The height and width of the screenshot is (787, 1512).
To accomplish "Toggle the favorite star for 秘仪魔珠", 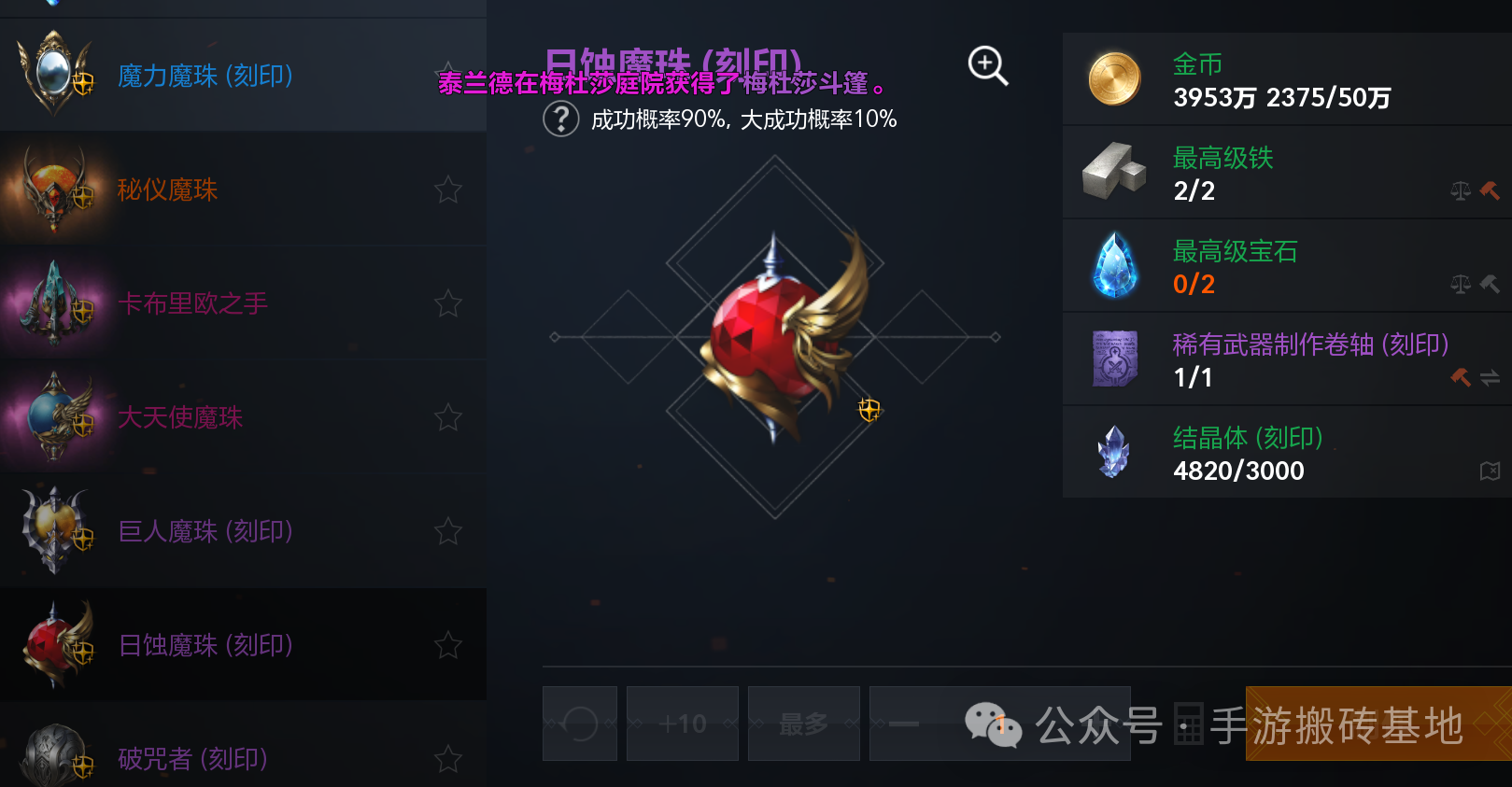I will tap(447, 190).
